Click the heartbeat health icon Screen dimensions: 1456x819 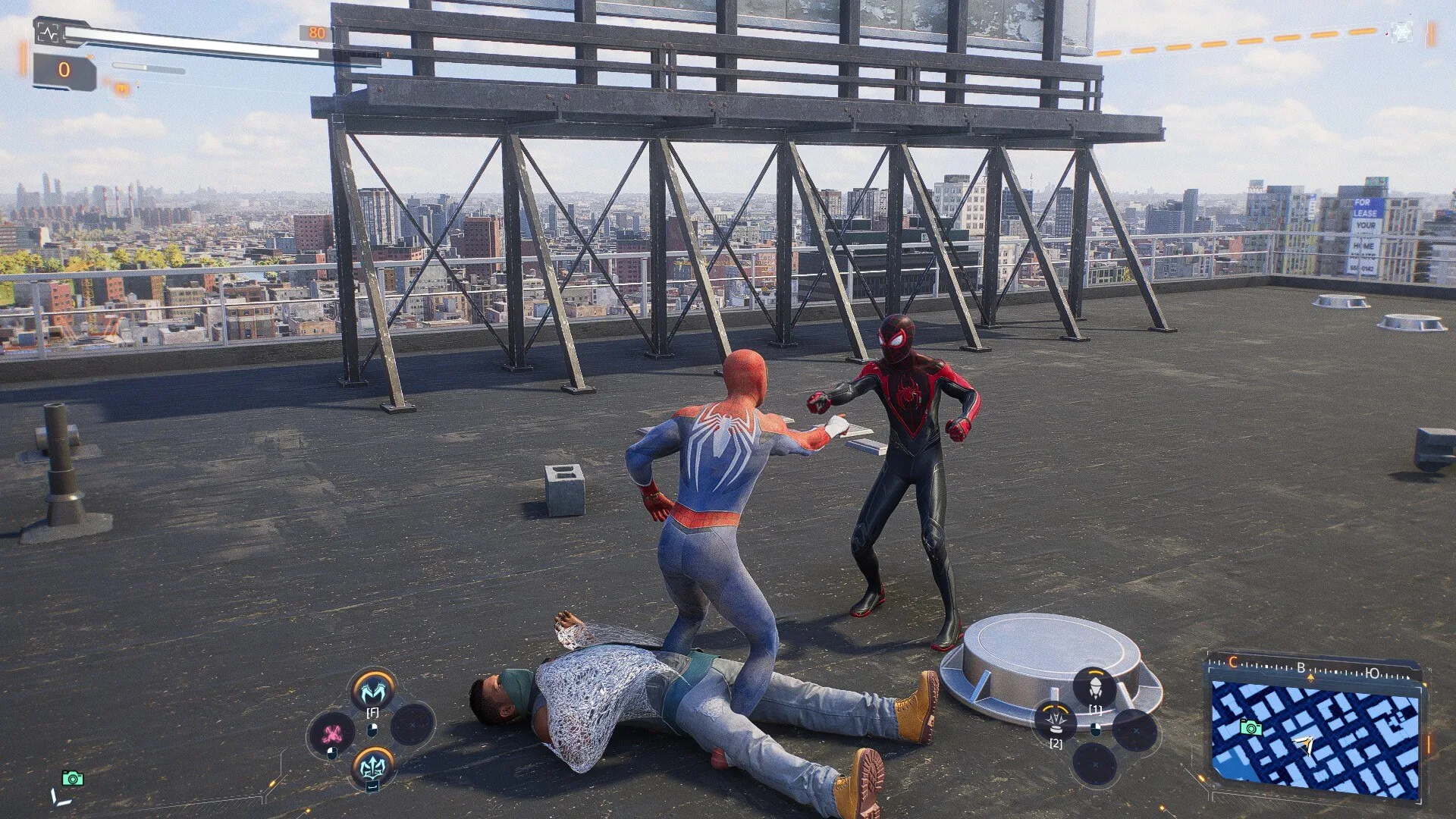(48, 33)
